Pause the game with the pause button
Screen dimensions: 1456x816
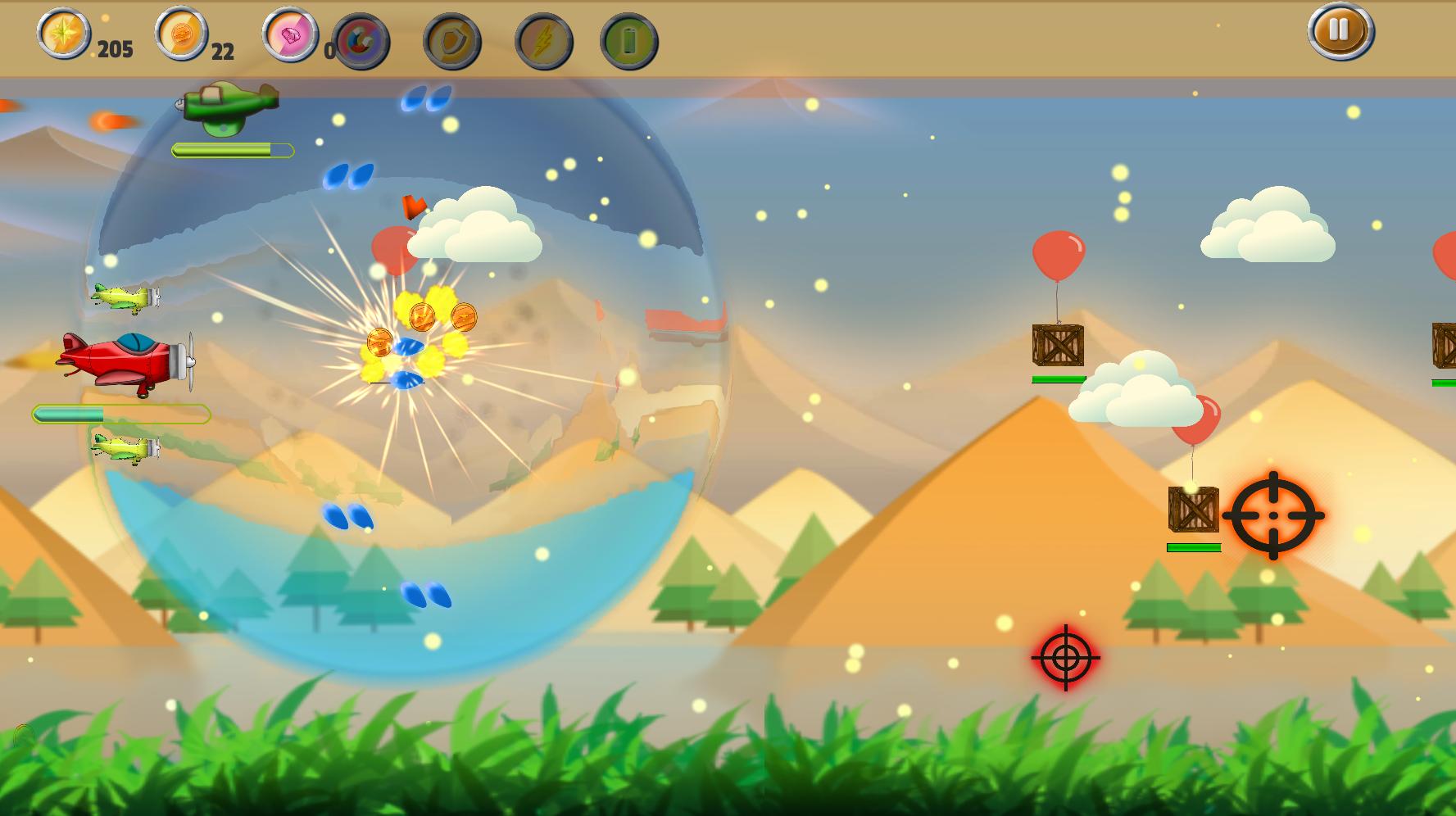[x=1340, y=31]
